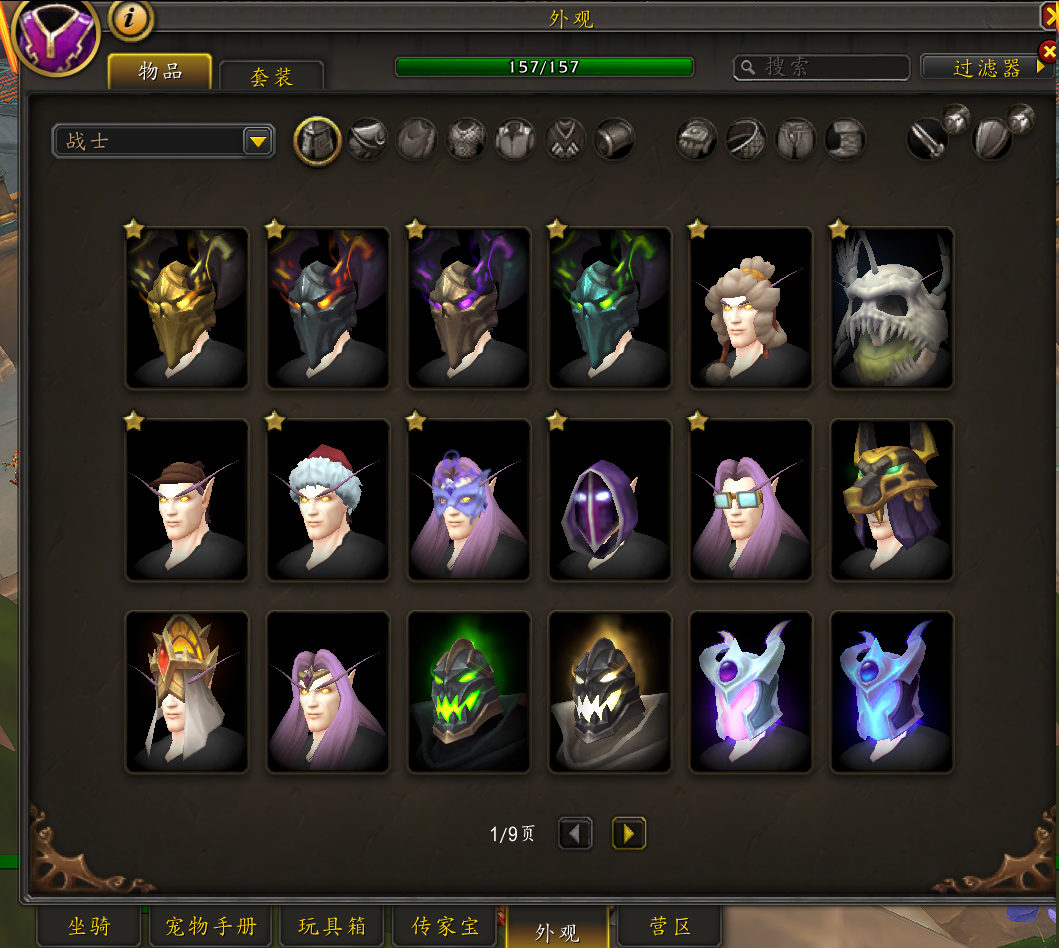Go to the next appearance page

[x=629, y=833]
